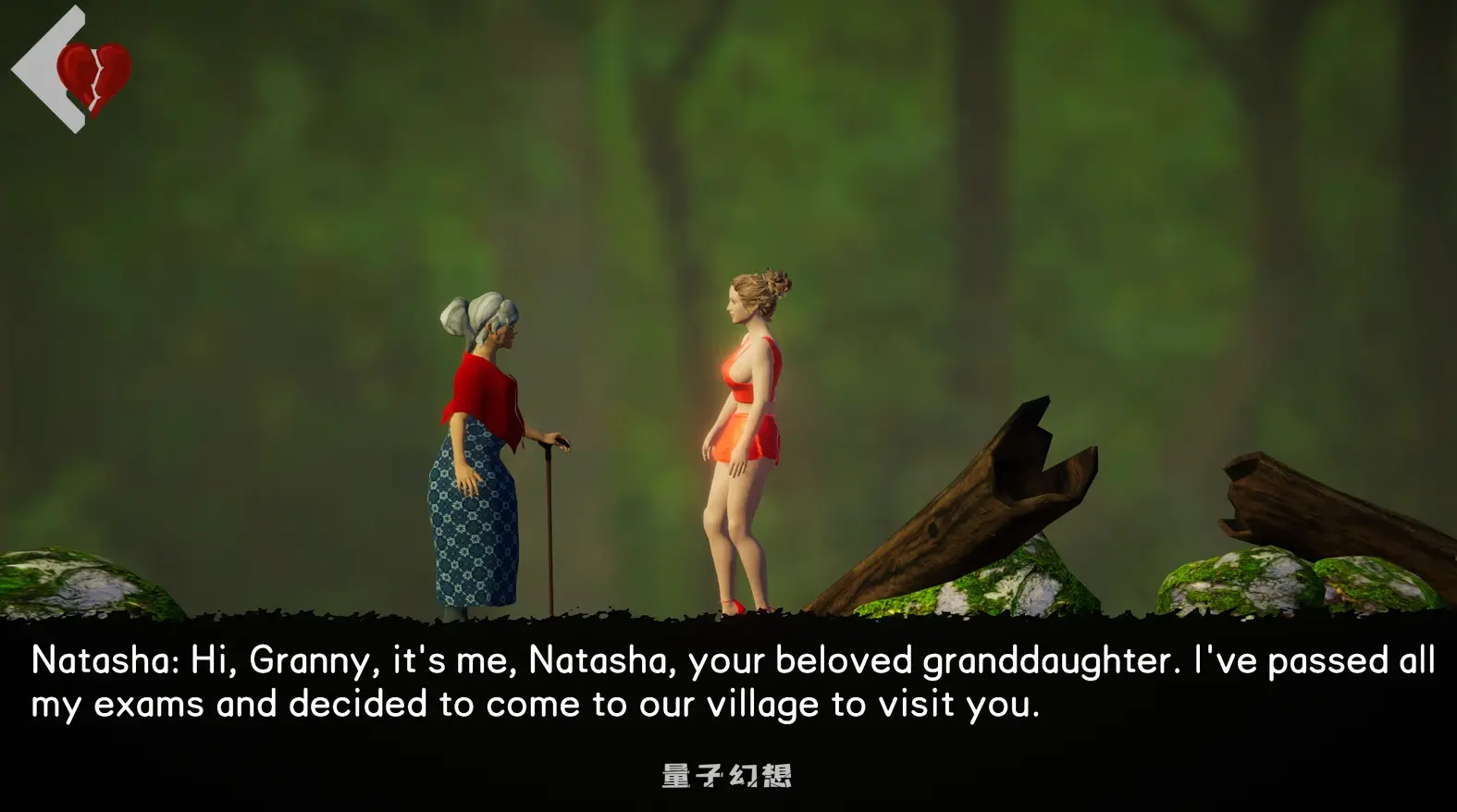Click Granny's red shawl
This screenshot has width=1457, height=812.
[x=481, y=398]
